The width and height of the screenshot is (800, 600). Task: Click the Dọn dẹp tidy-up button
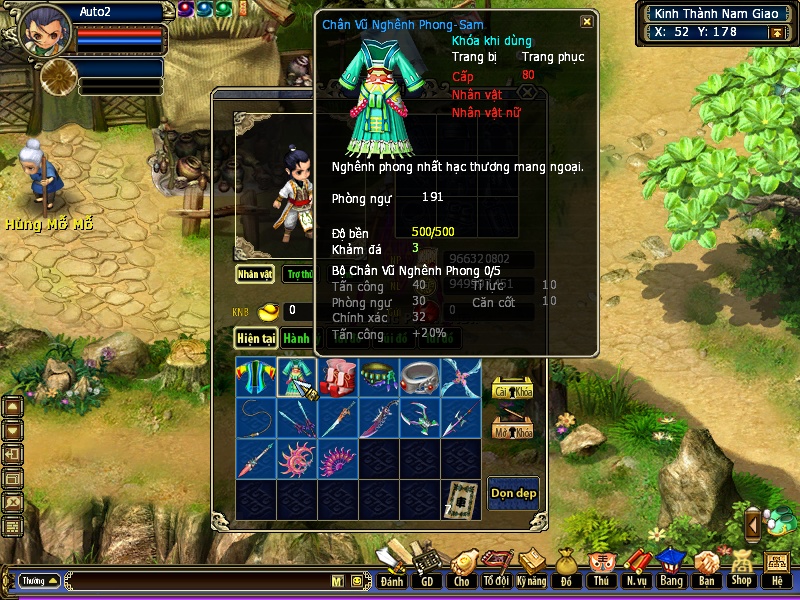pyautogui.click(x=513, y=493)
